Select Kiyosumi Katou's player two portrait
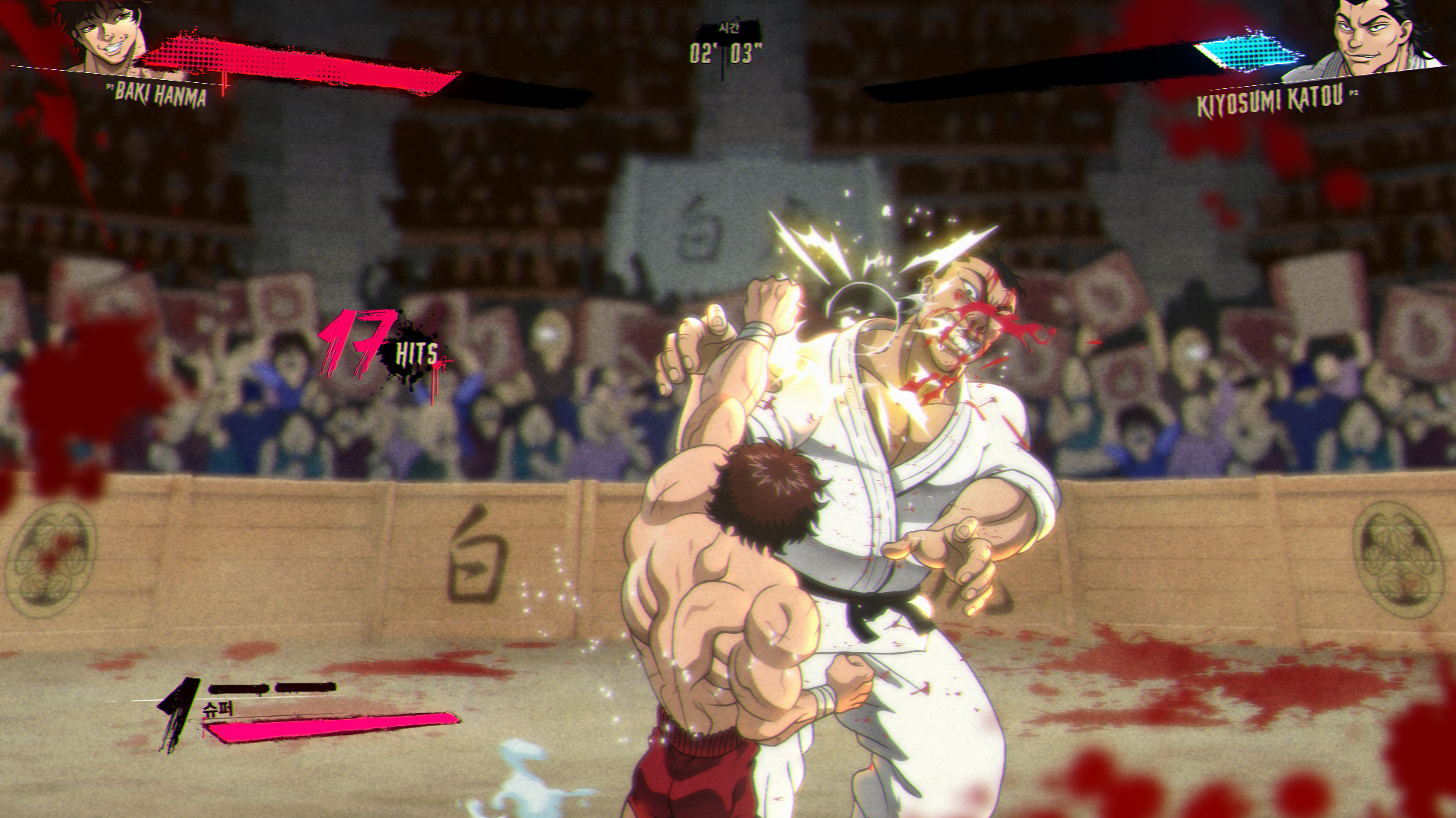This screenshot has width=1456, height=818. pos(1370,38)
